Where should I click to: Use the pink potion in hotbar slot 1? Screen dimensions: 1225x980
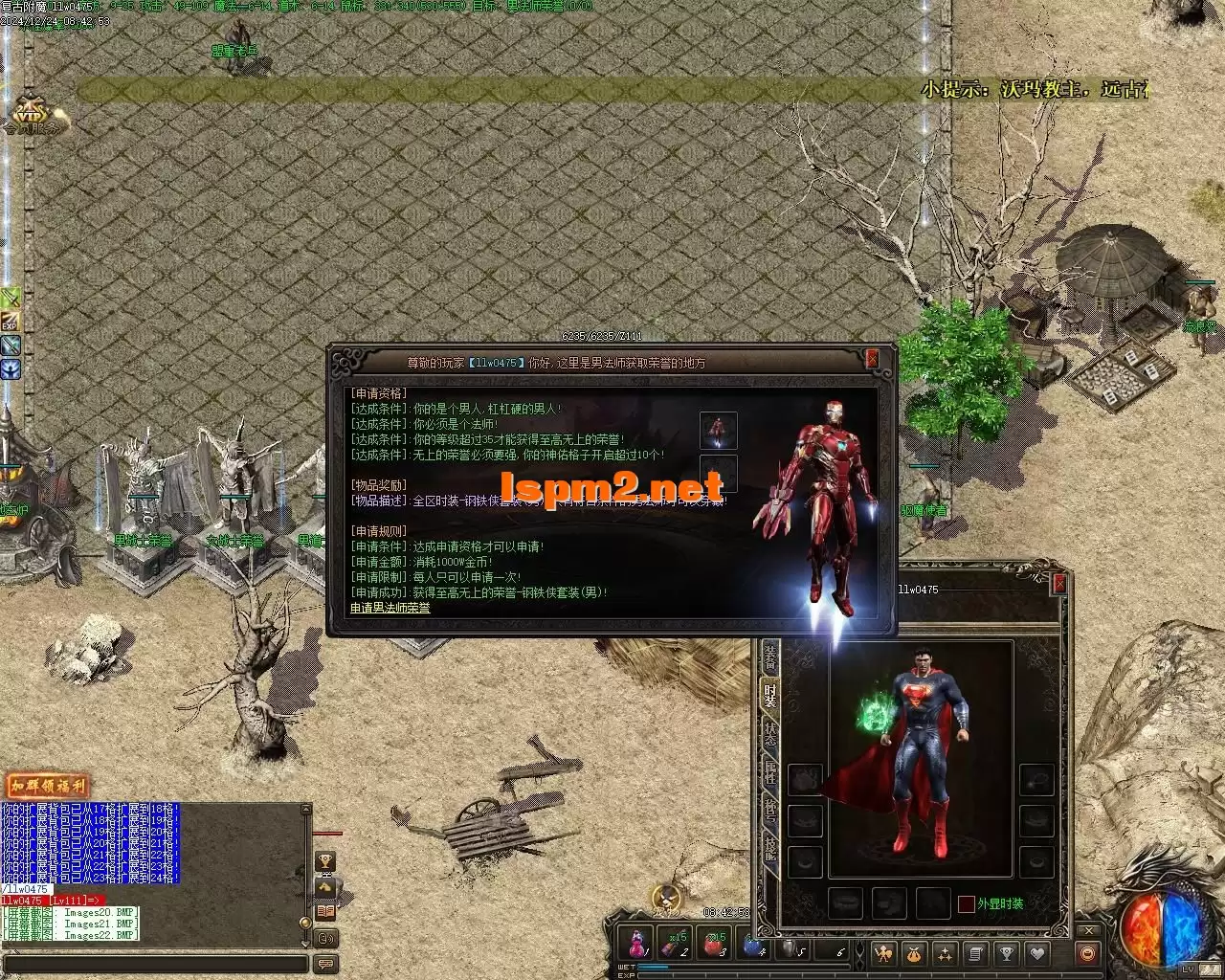tap(636, 946)
